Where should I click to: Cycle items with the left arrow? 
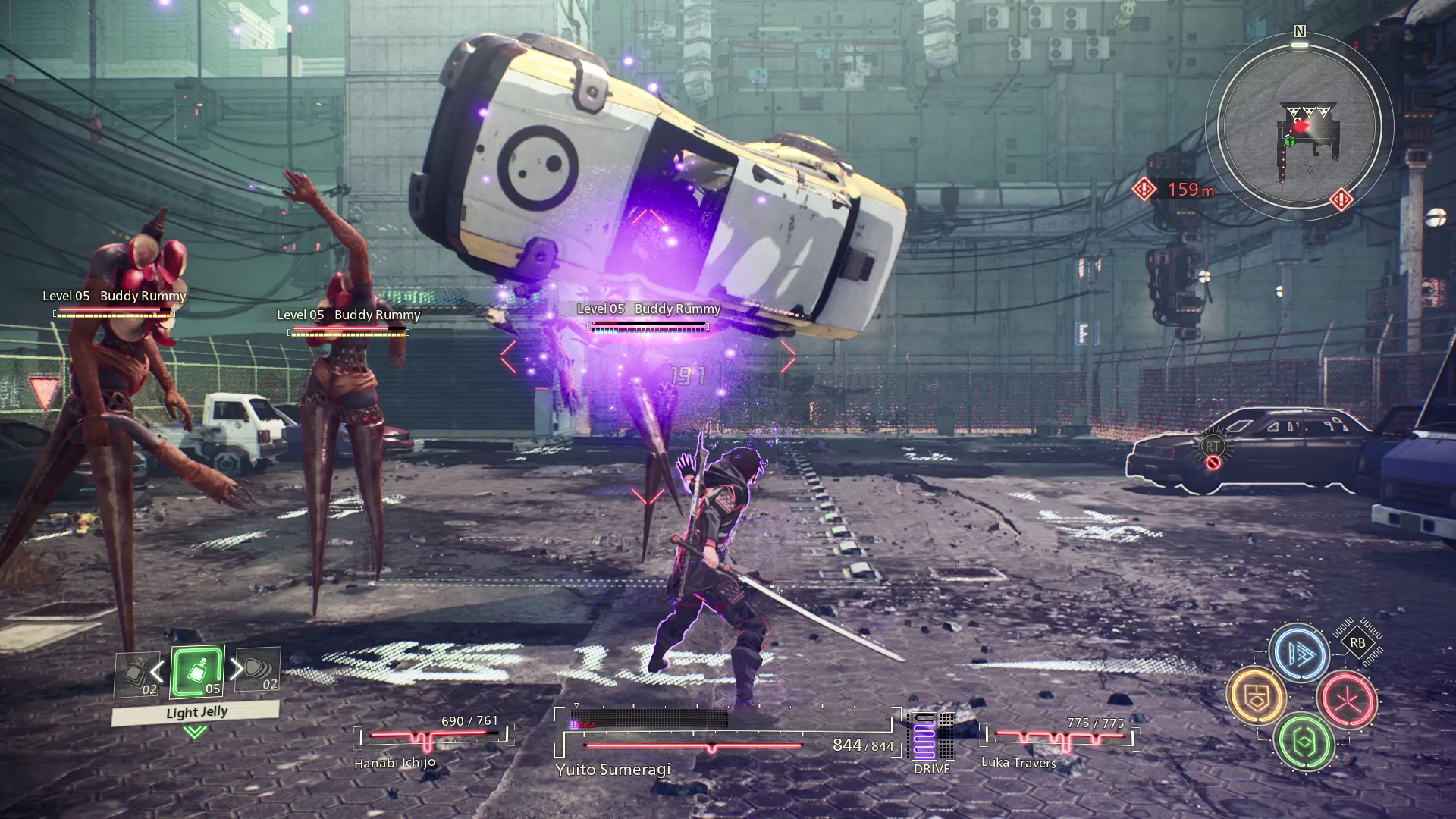click(x=157, y=671)
